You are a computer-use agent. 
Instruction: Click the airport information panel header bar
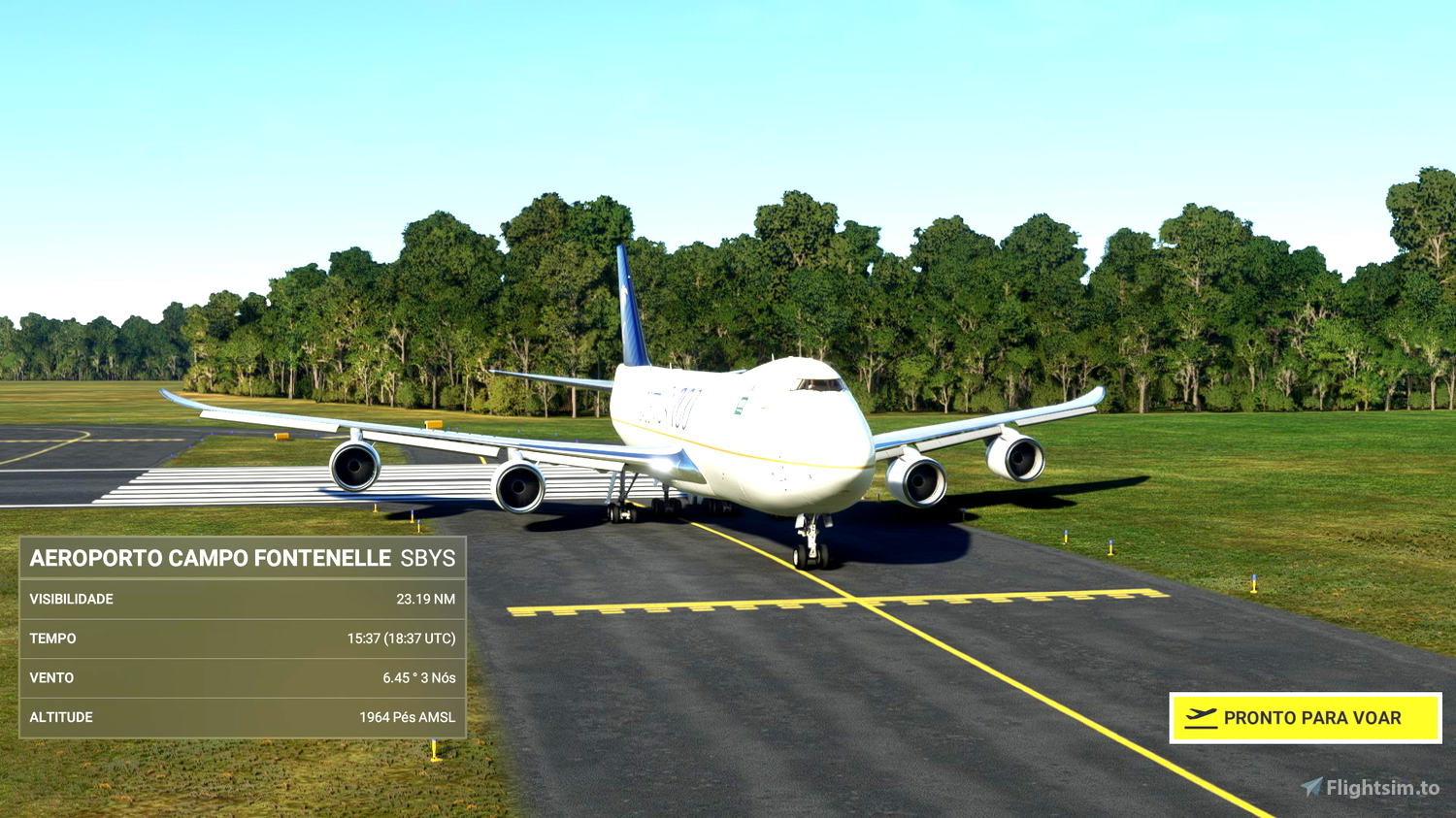click(242, 559)
